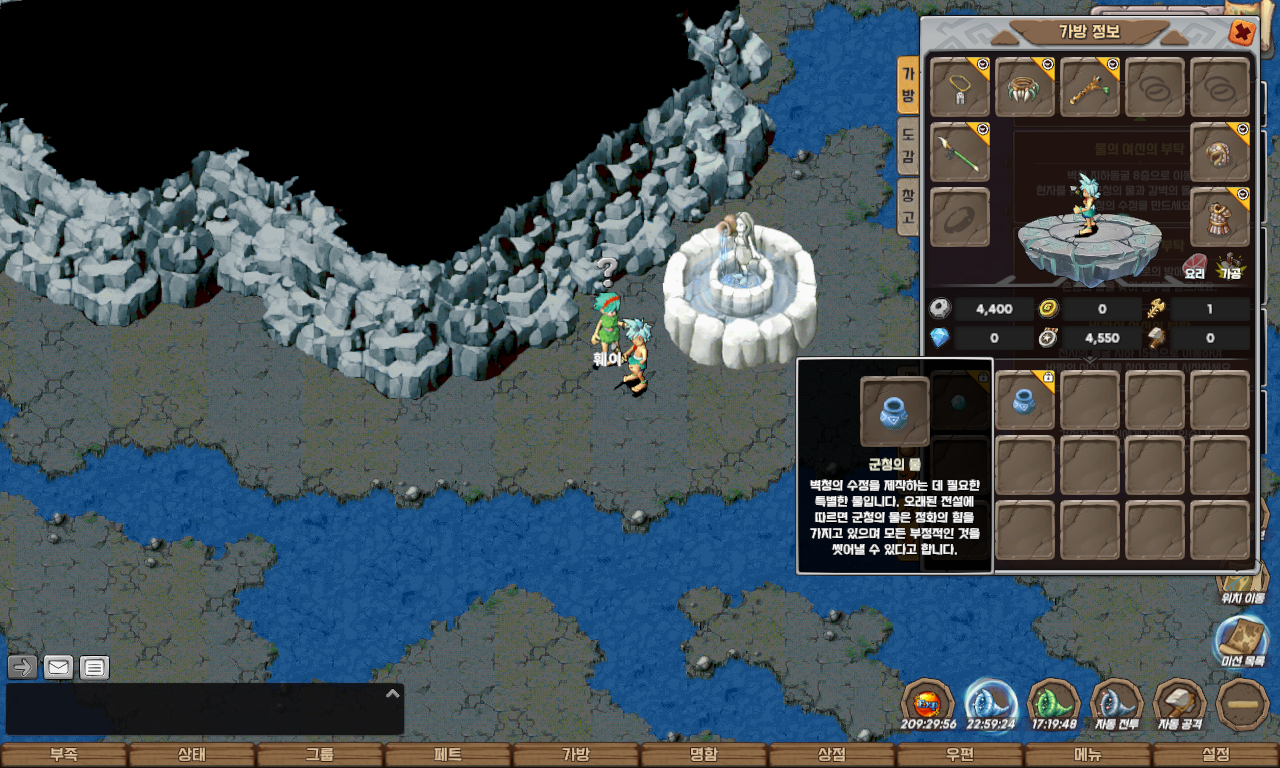Select the equipped armor slot
The width and height of the screenshot is (1280, 768).
tap(1220, 217)
